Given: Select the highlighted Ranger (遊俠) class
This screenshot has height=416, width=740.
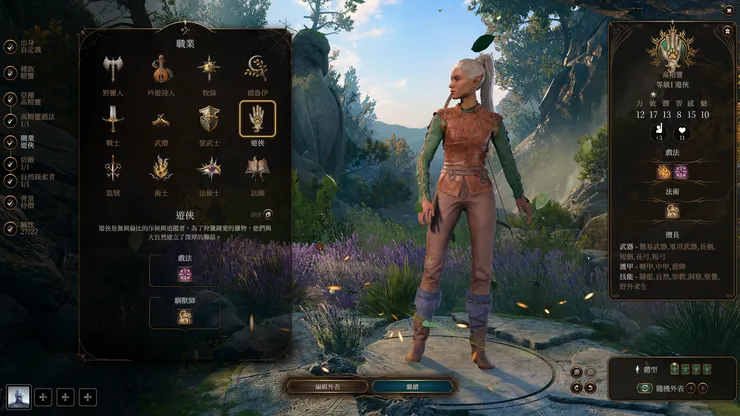Looking at the screenshot, I should point(257,119).
